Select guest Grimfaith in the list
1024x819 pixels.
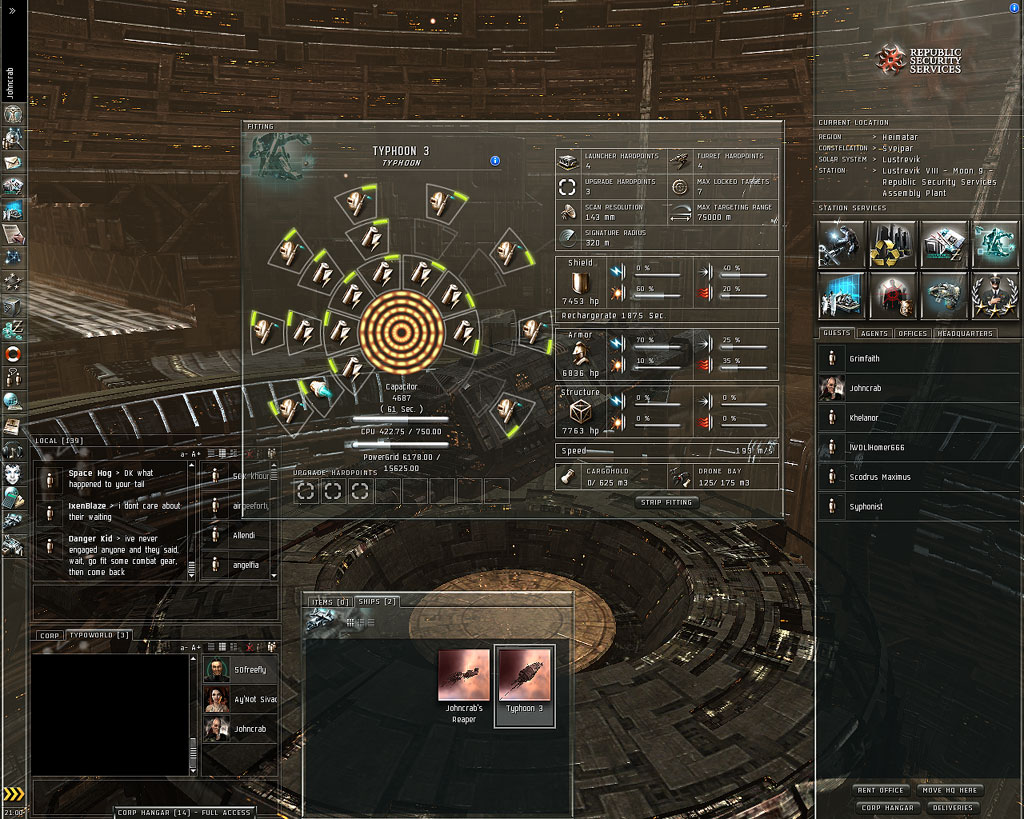pyautogui.click(x=867, y=358)
